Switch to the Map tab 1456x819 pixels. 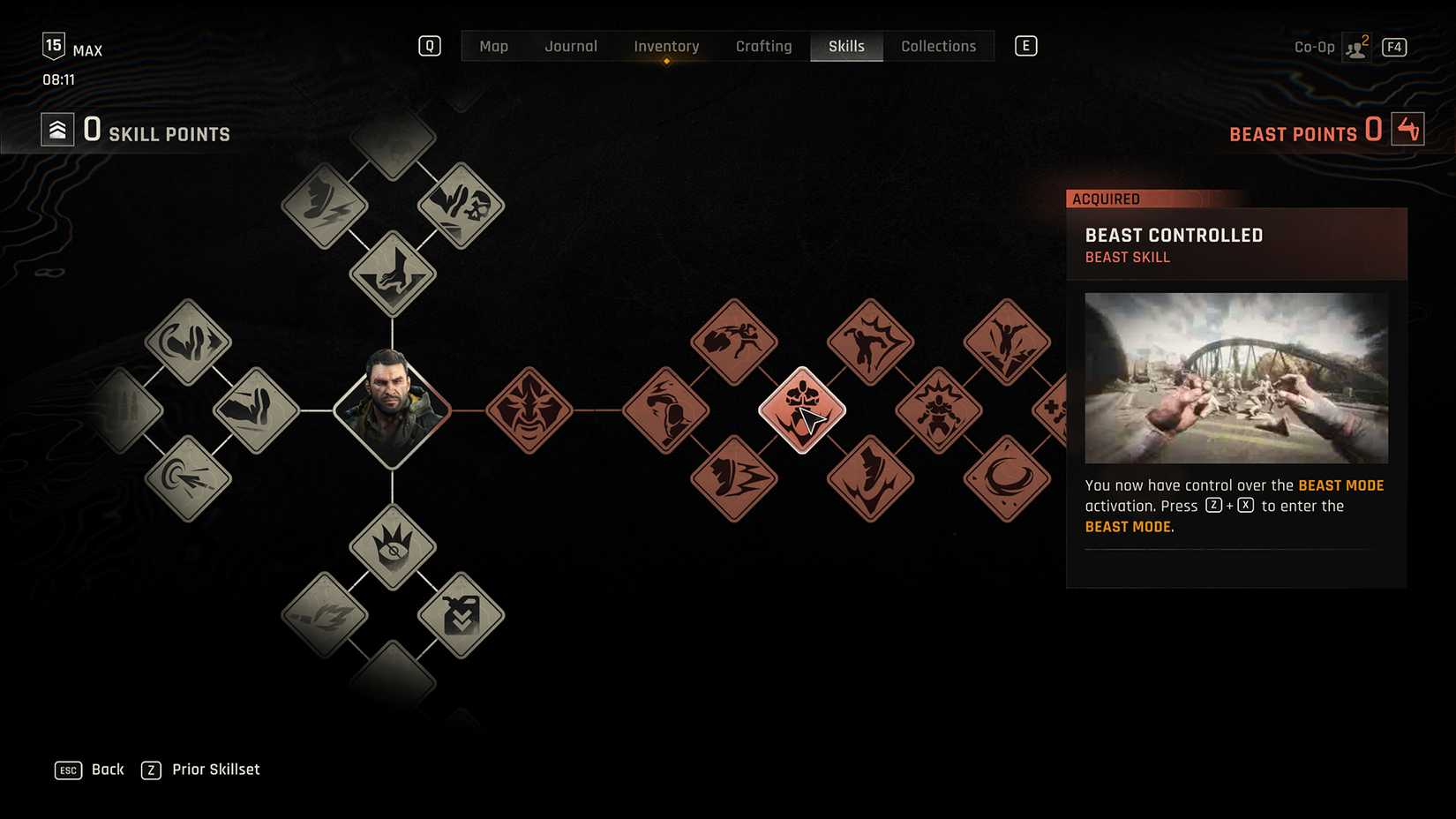coord(493,46)
